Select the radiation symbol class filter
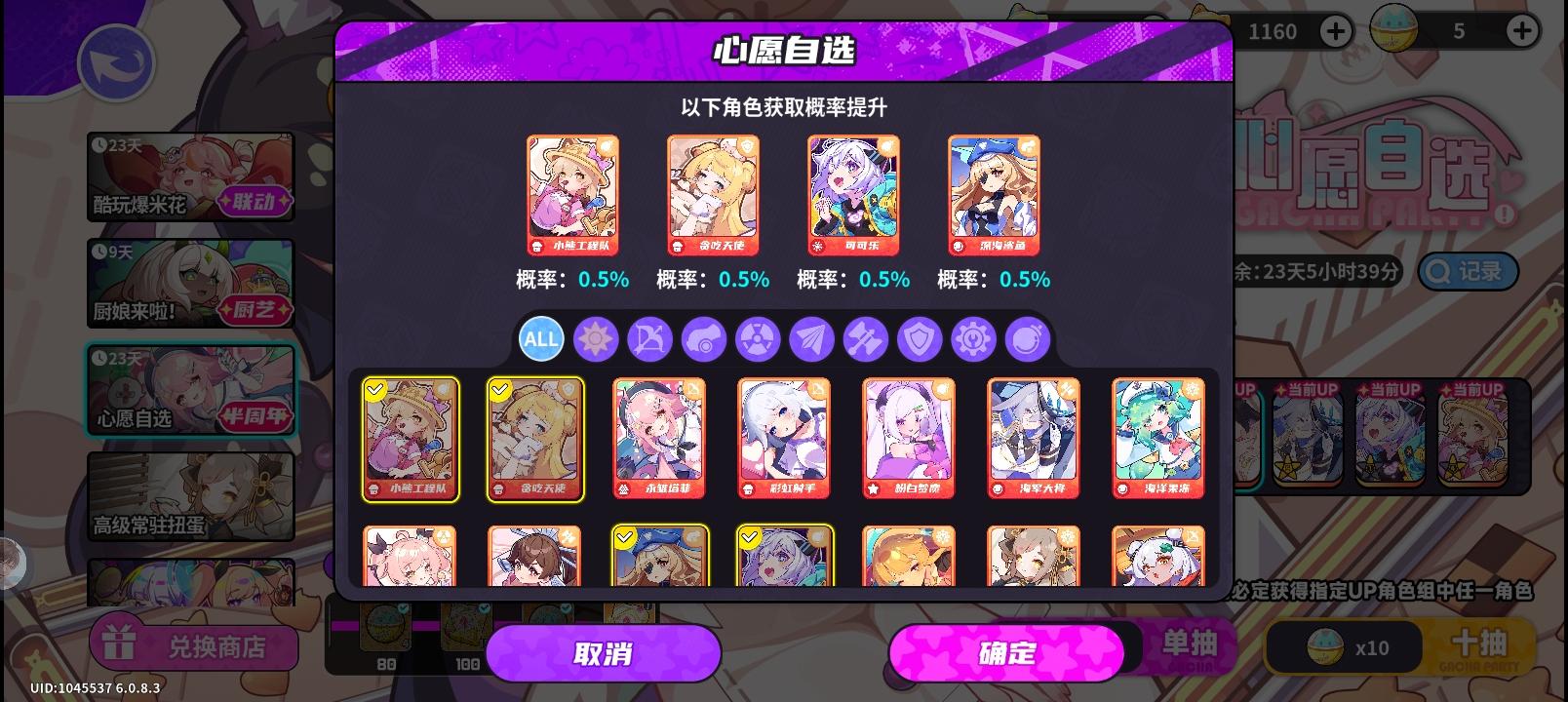The image size is (1568, 702). click(x=758, y=339)
